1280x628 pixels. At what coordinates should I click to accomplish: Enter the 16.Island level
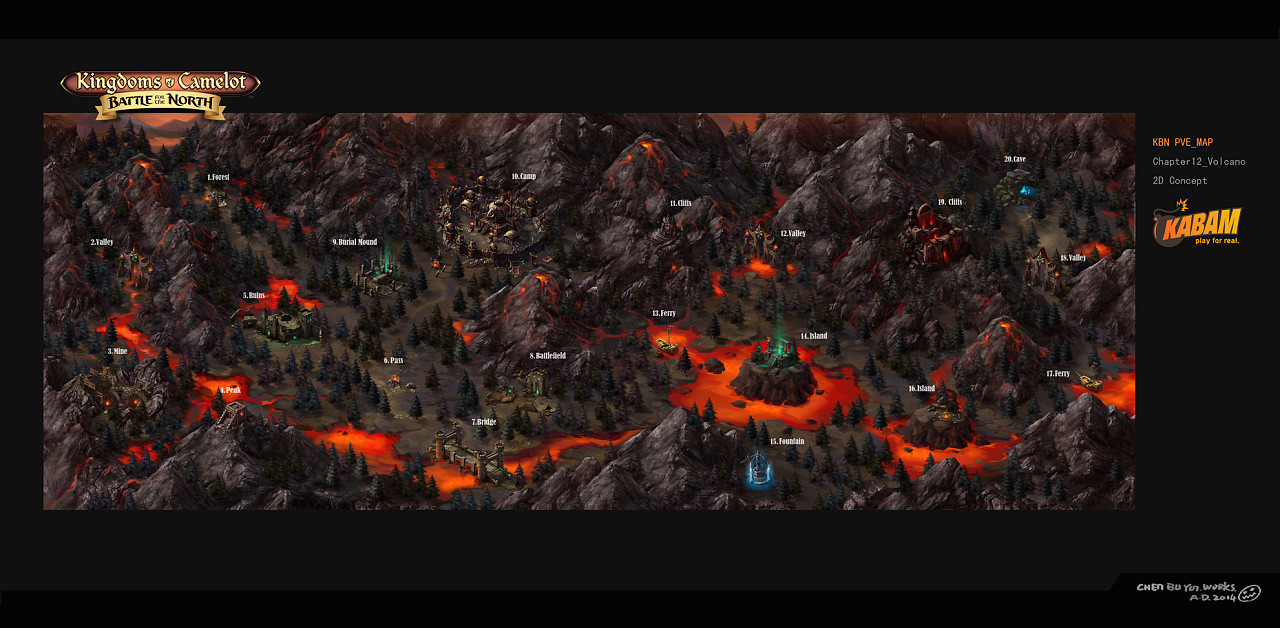(x=921, y=389)
